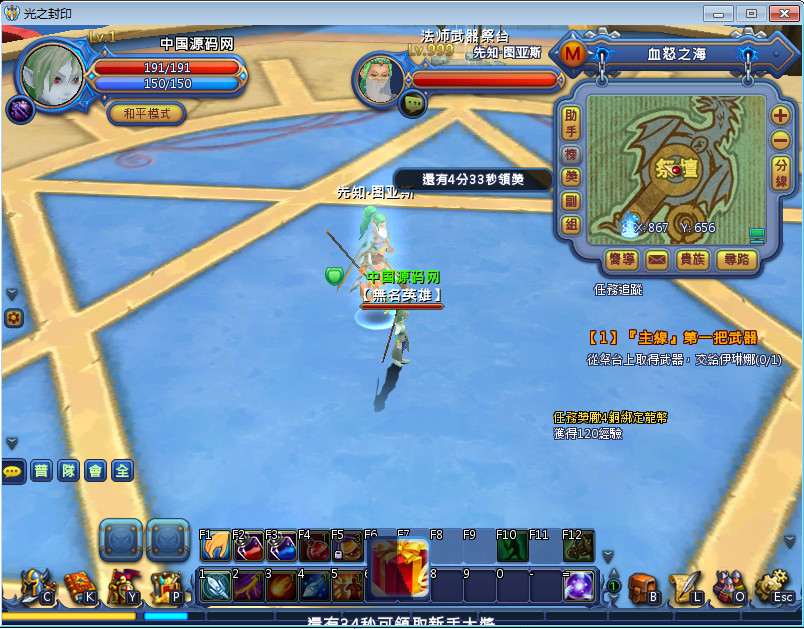Open the 嚮導 guide button
Viewport: 804px width, 629px height.
pyautogui.click(x=622, y=260)
